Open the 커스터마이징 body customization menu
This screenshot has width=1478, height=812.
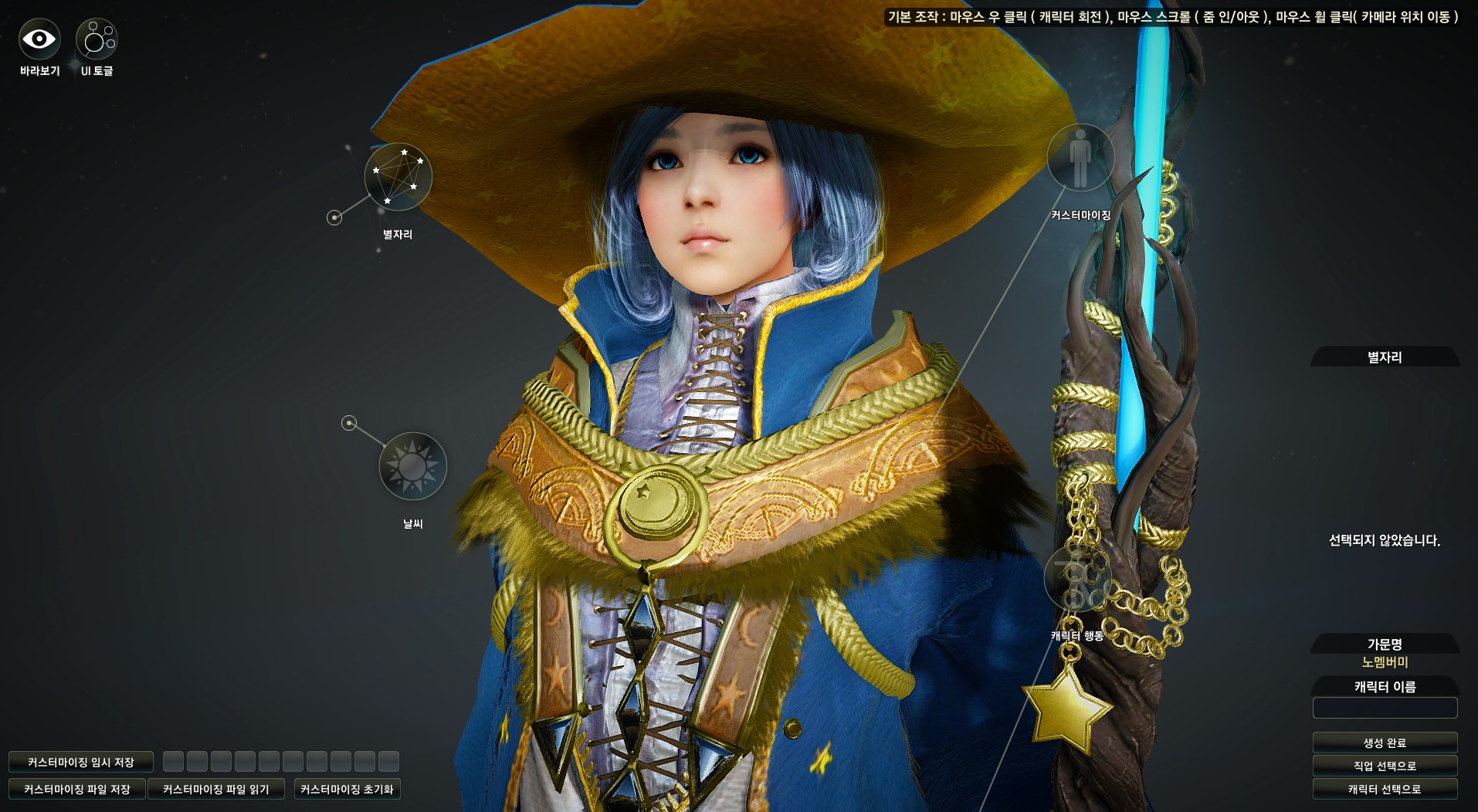pos(1080,157)
